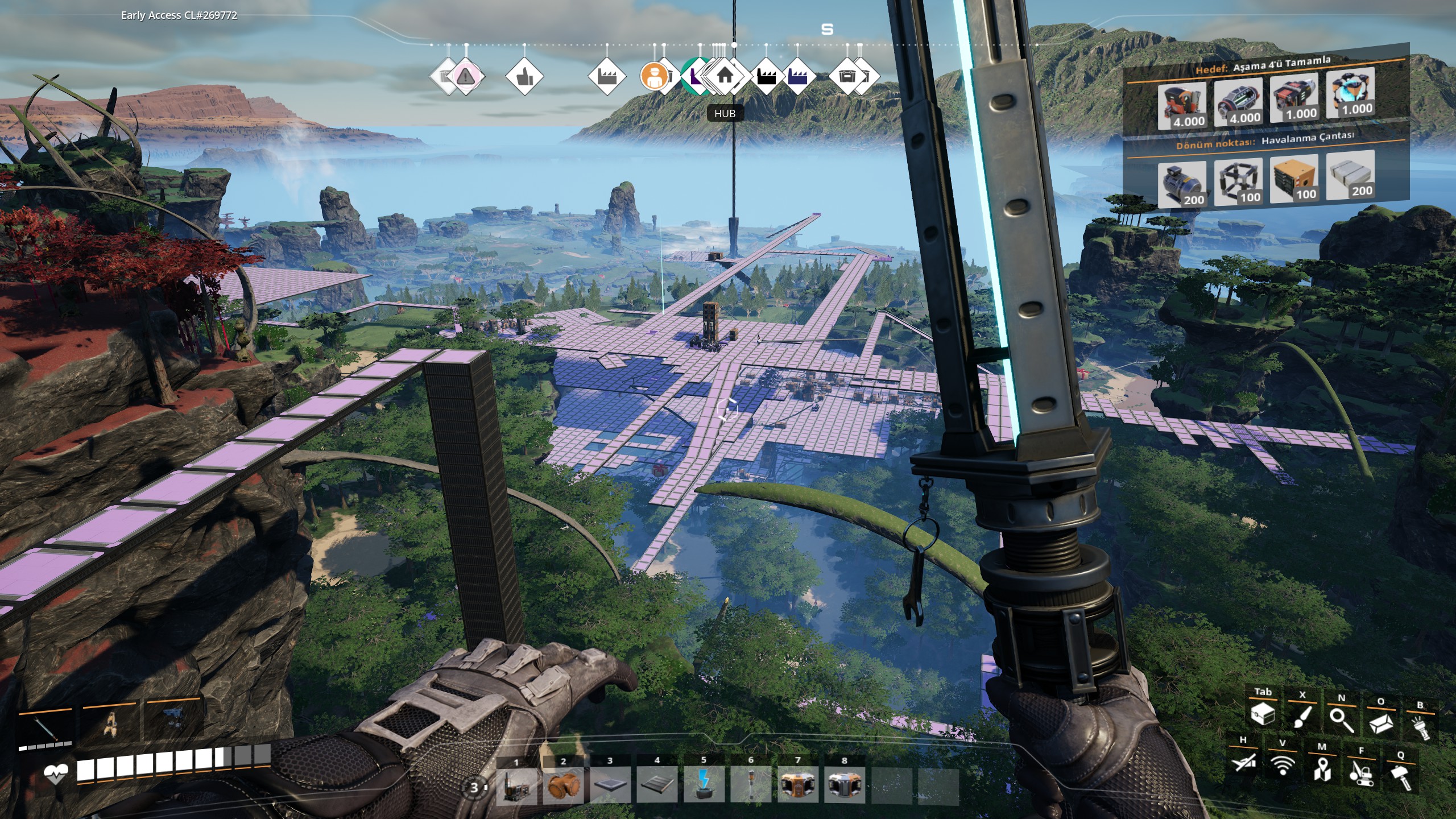
Task: Pick the ramp piece in hotbar slot 4
Action: (657, 785)
